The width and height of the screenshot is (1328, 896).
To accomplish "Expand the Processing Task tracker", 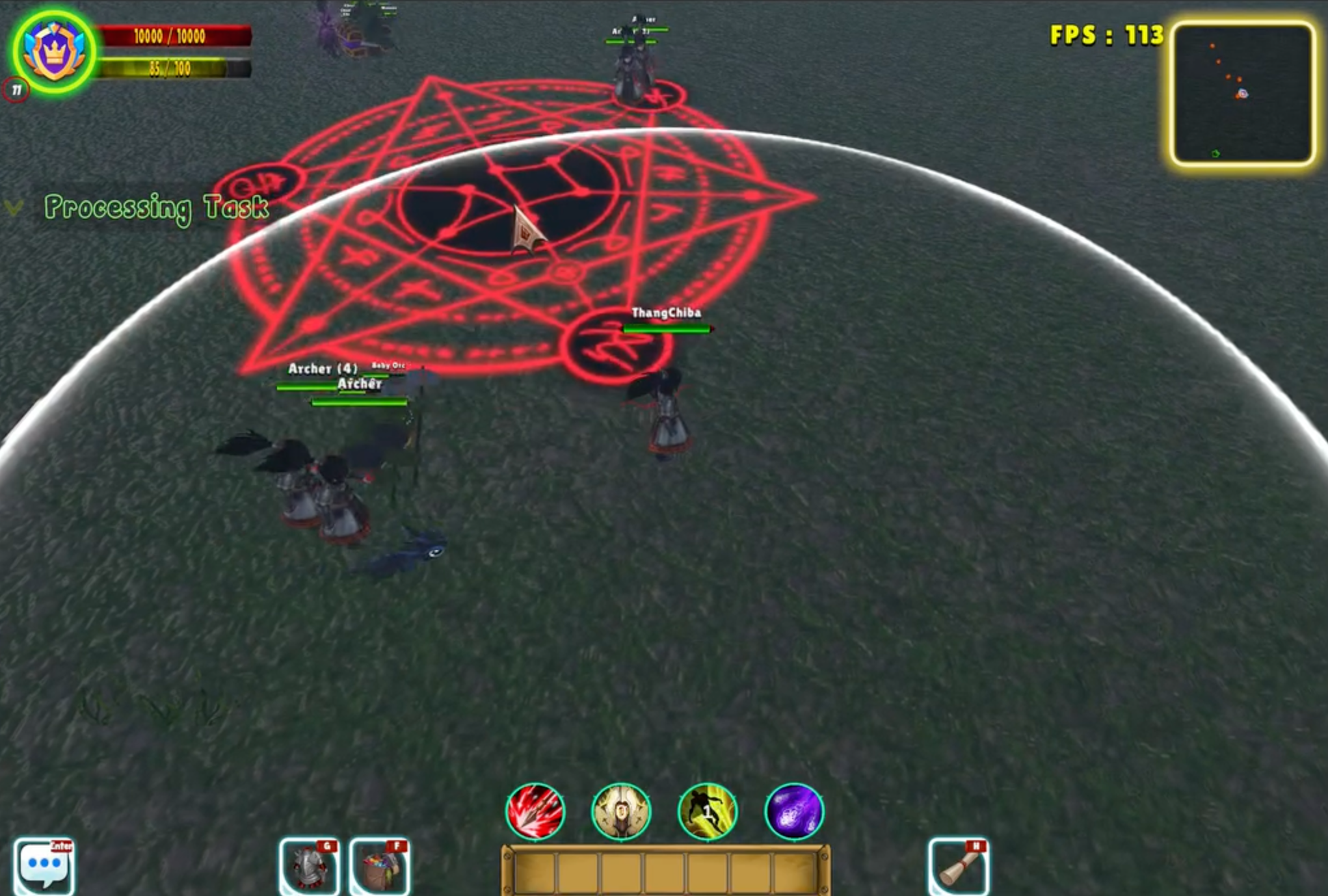I will click(14, 207).
